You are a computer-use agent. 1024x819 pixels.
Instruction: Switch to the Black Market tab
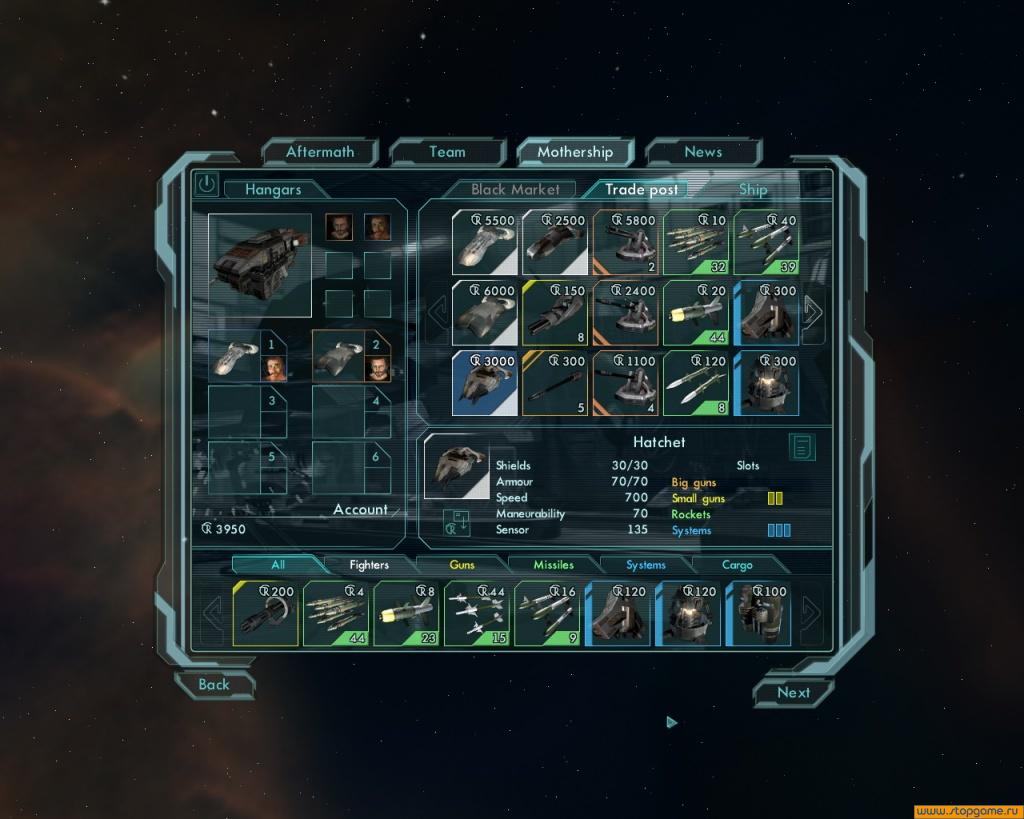515,189
